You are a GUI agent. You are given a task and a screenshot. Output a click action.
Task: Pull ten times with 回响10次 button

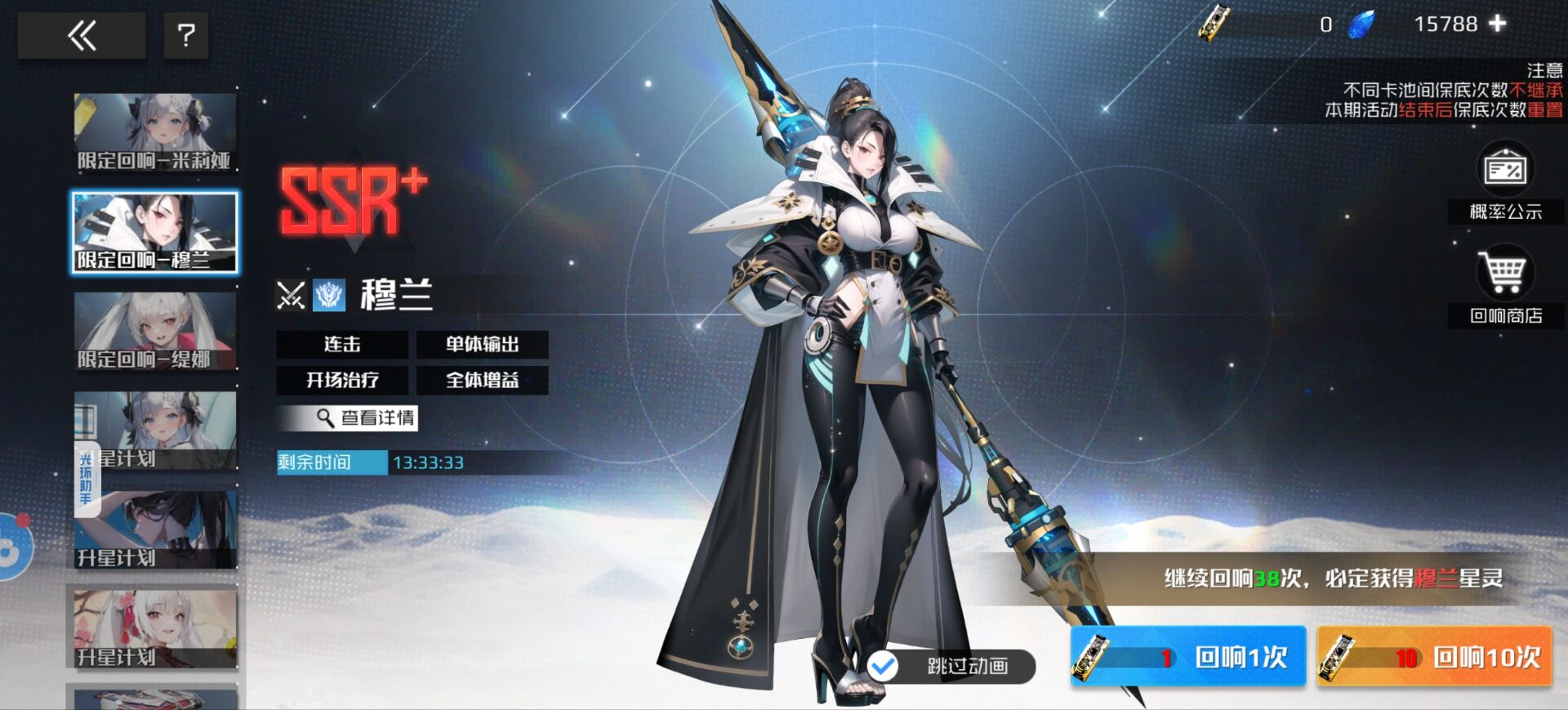point(1435,656)
